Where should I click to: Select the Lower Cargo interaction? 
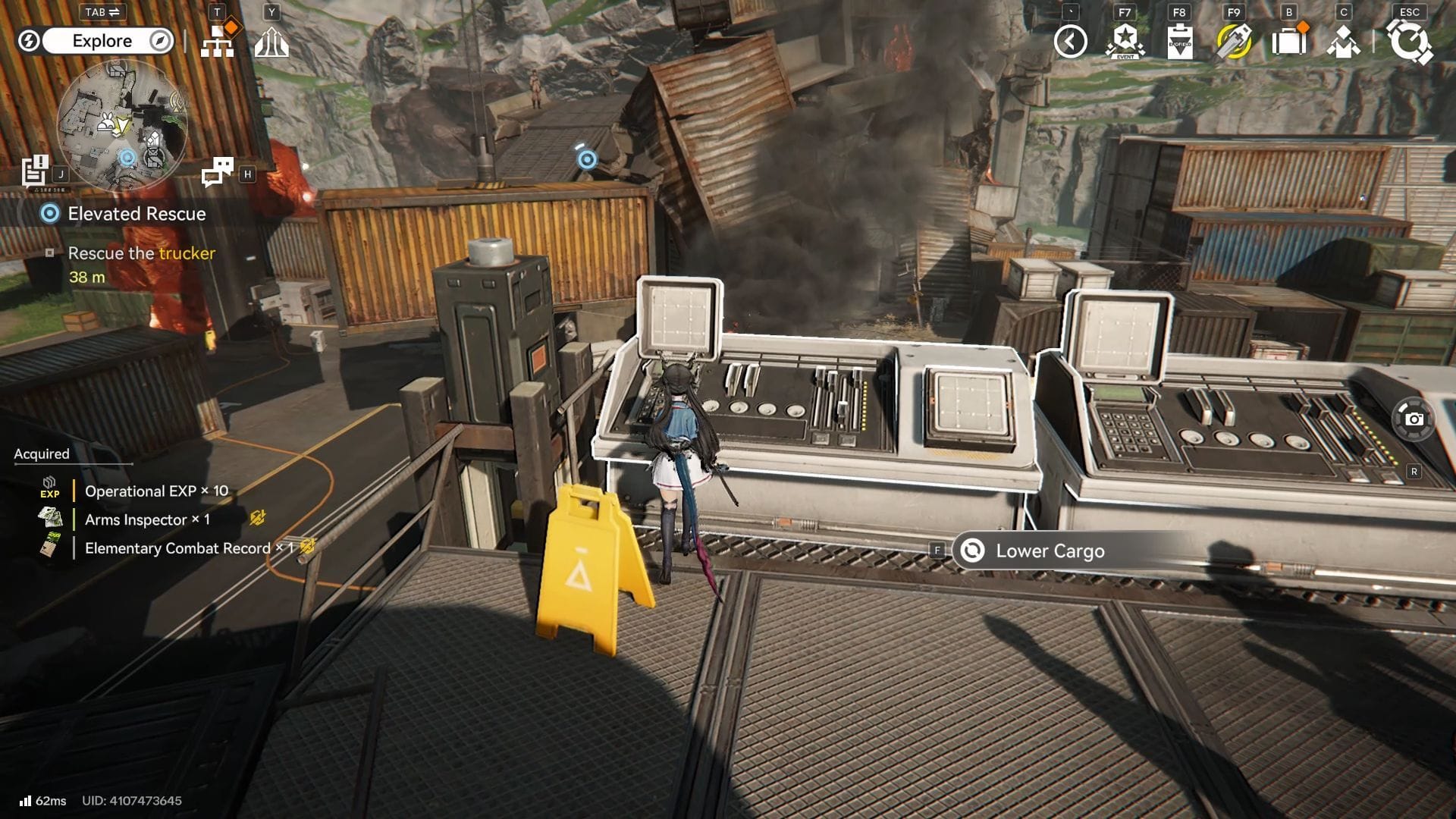1050,551
